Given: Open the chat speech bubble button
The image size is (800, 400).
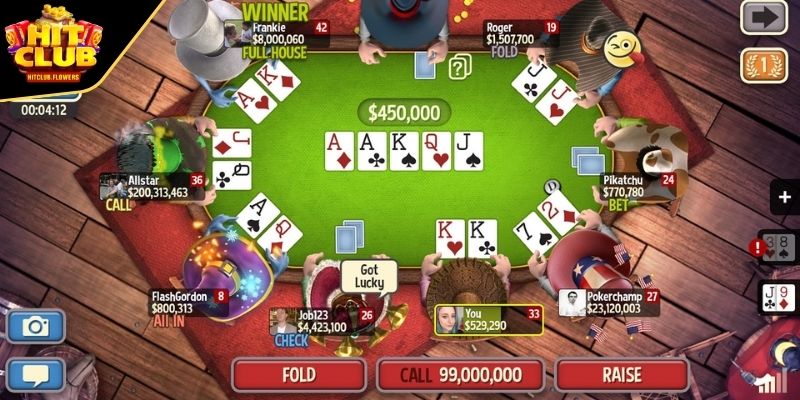Looking at the screenshot, I should 37,376.
